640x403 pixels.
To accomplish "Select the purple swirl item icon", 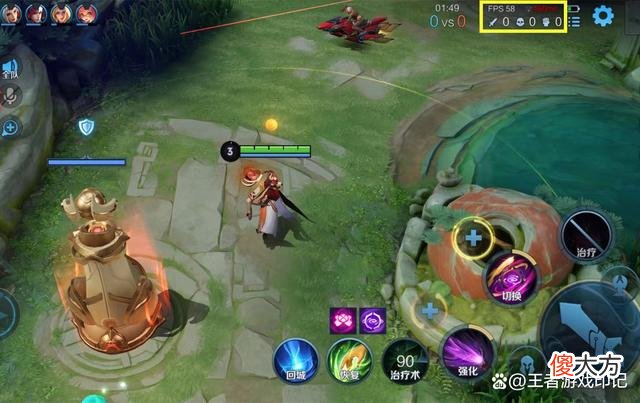I will click(x=373, y=320).
